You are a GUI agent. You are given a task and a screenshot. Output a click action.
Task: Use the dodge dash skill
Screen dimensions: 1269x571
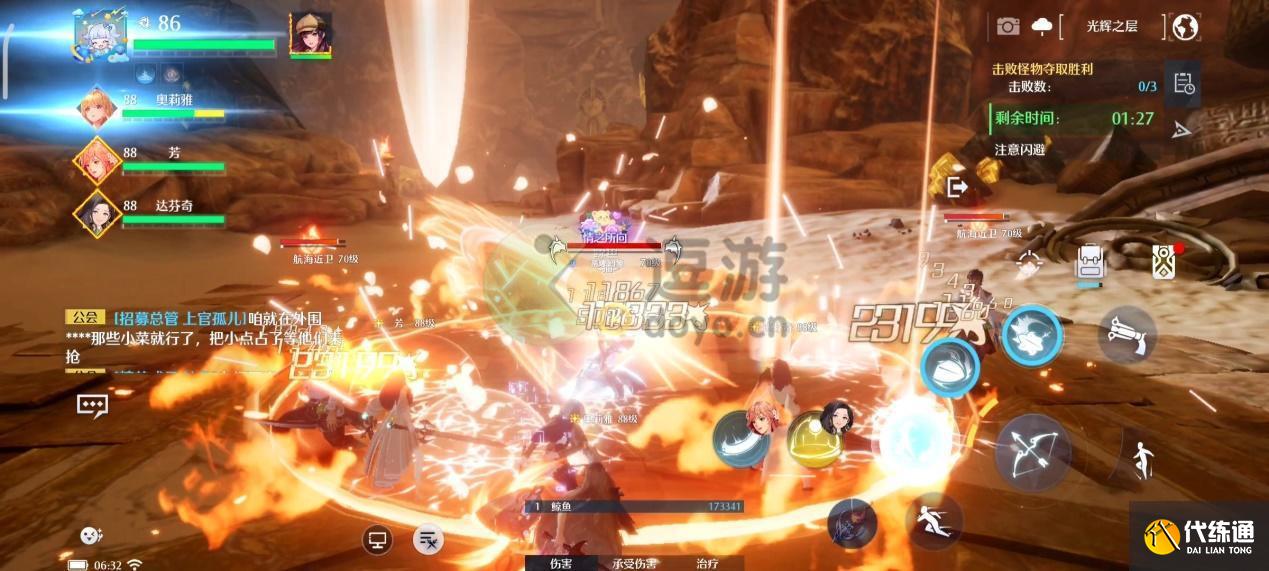(932, 520)
